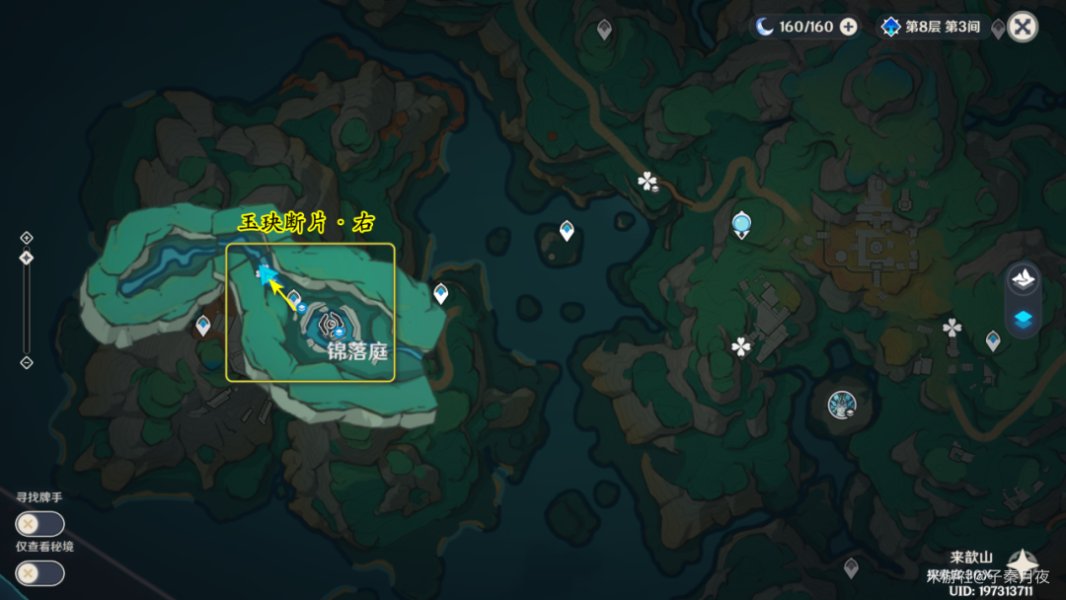Switch to the surface map layer
Viewport: 1066px width, 600px height.
1024,280
